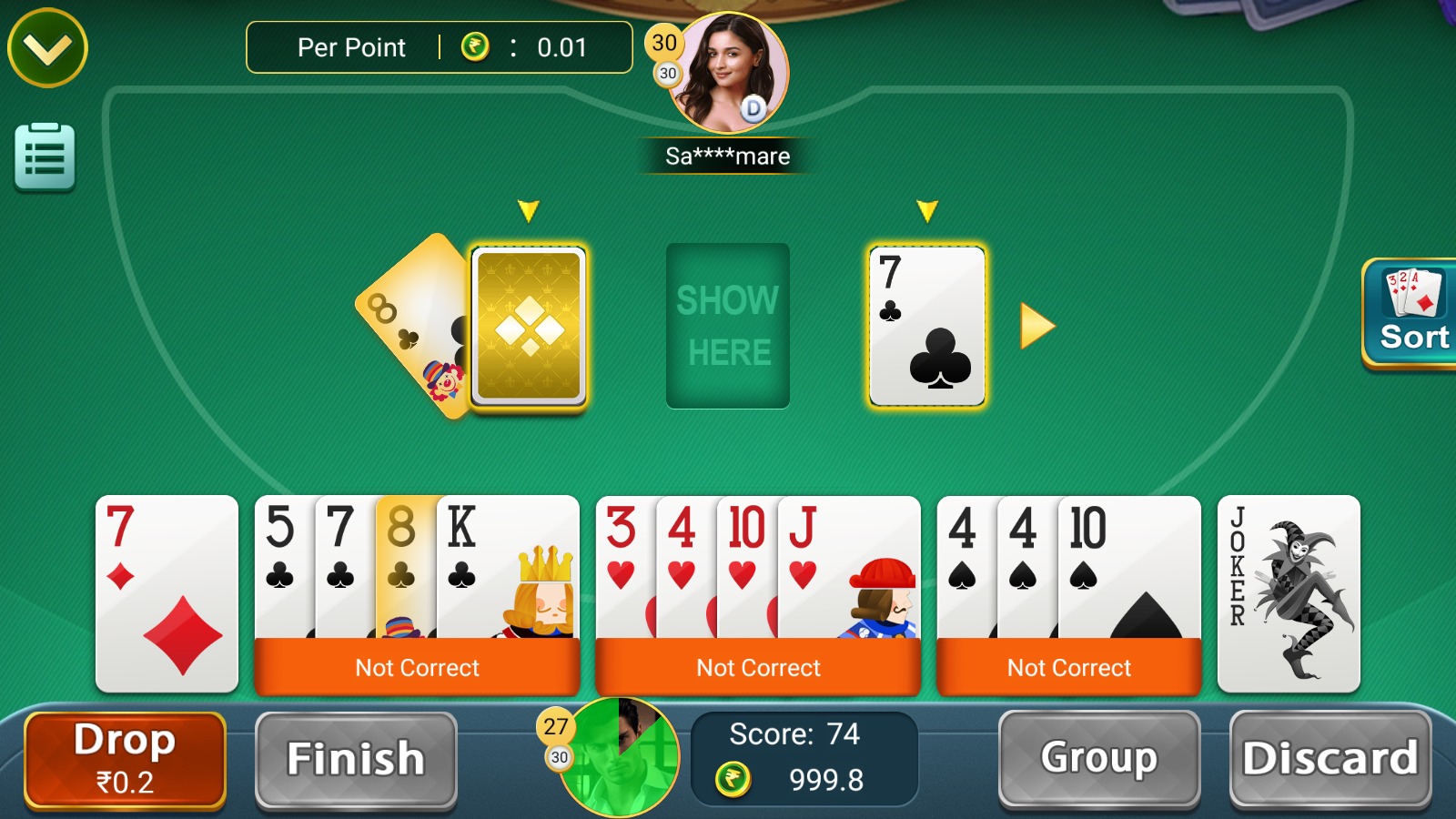Draw from the gold closed deck
Image resolution: width=1456 pixels, height=819 pixels.
pos(529,325)
